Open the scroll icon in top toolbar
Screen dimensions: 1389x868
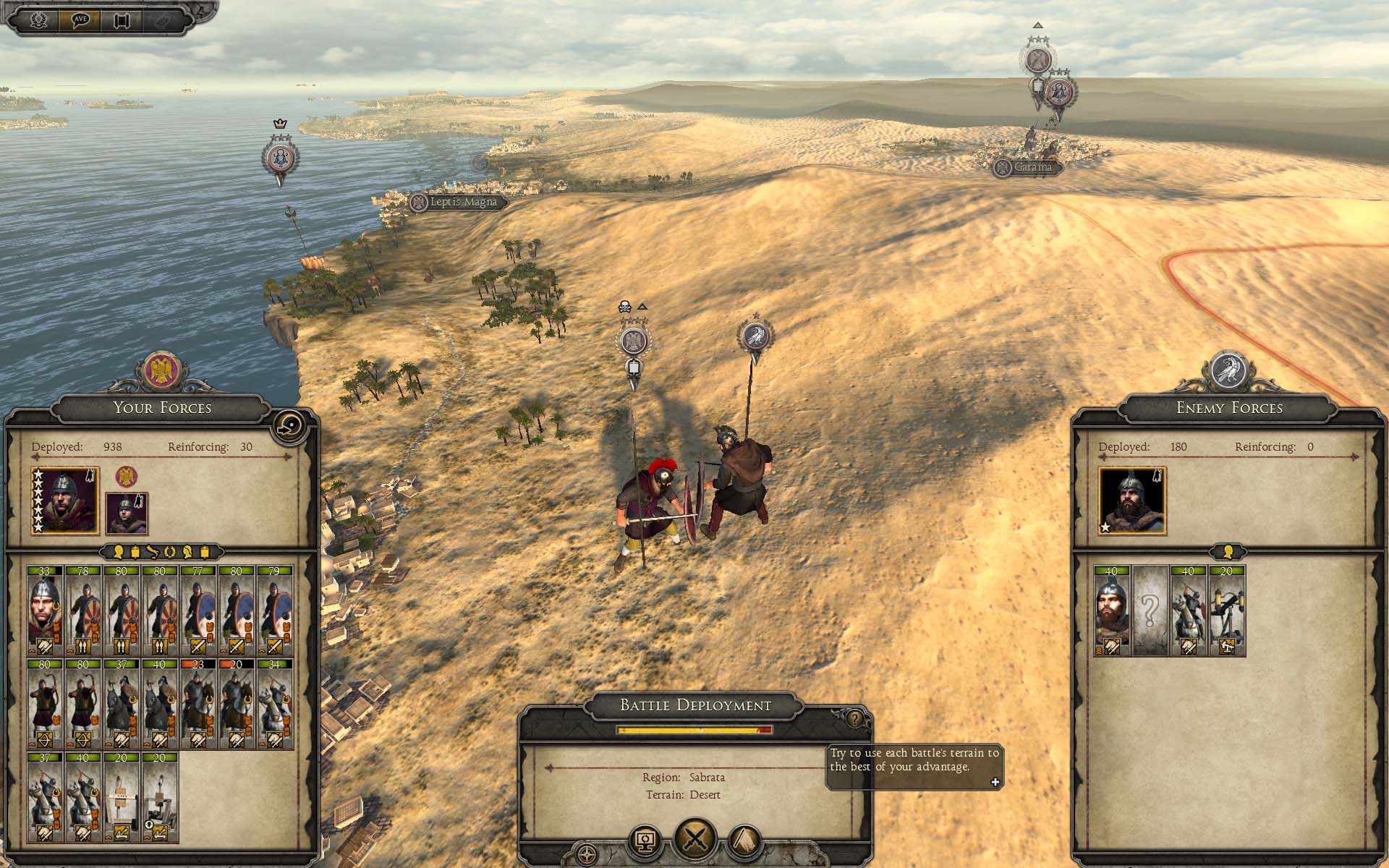pyautogui.click(x=122, y=20)
